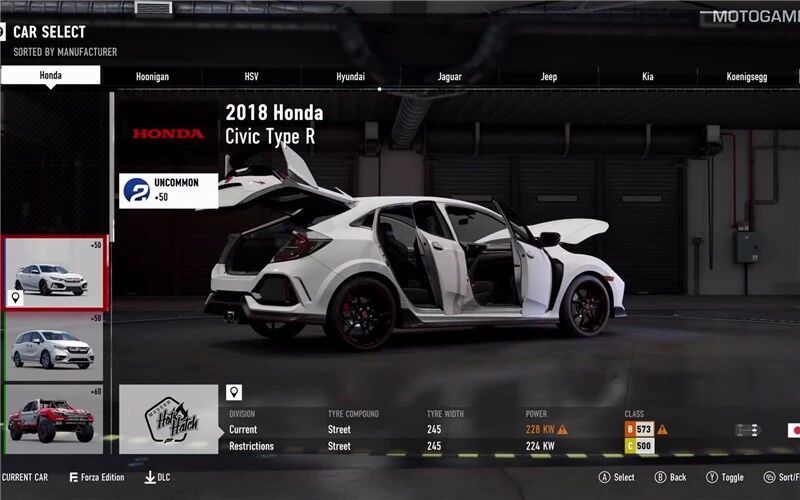Choose the white Honda minivan thumbnail

(54, 347)
